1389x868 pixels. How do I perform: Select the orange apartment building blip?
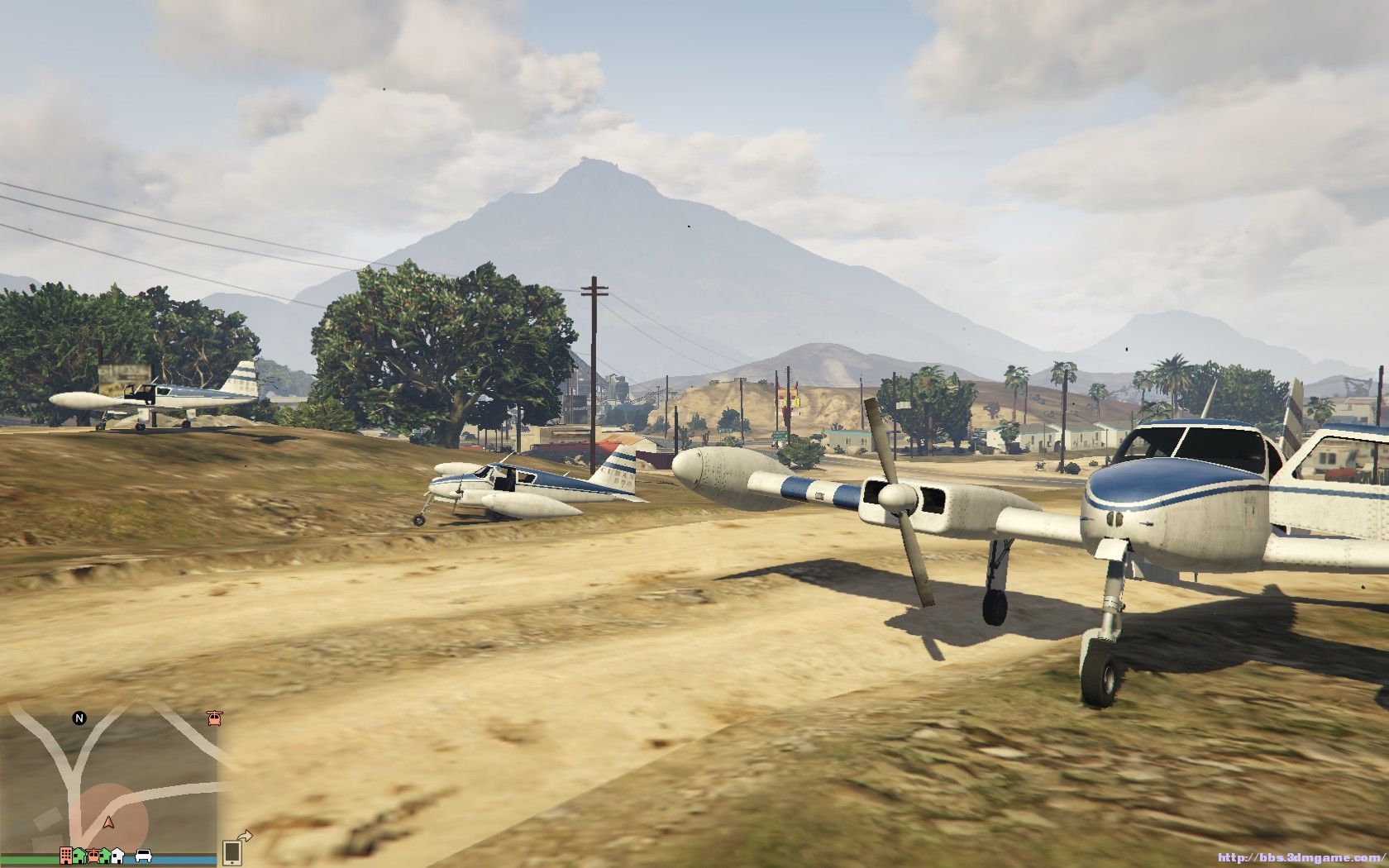pyautogui.click(x=66, y=854)
